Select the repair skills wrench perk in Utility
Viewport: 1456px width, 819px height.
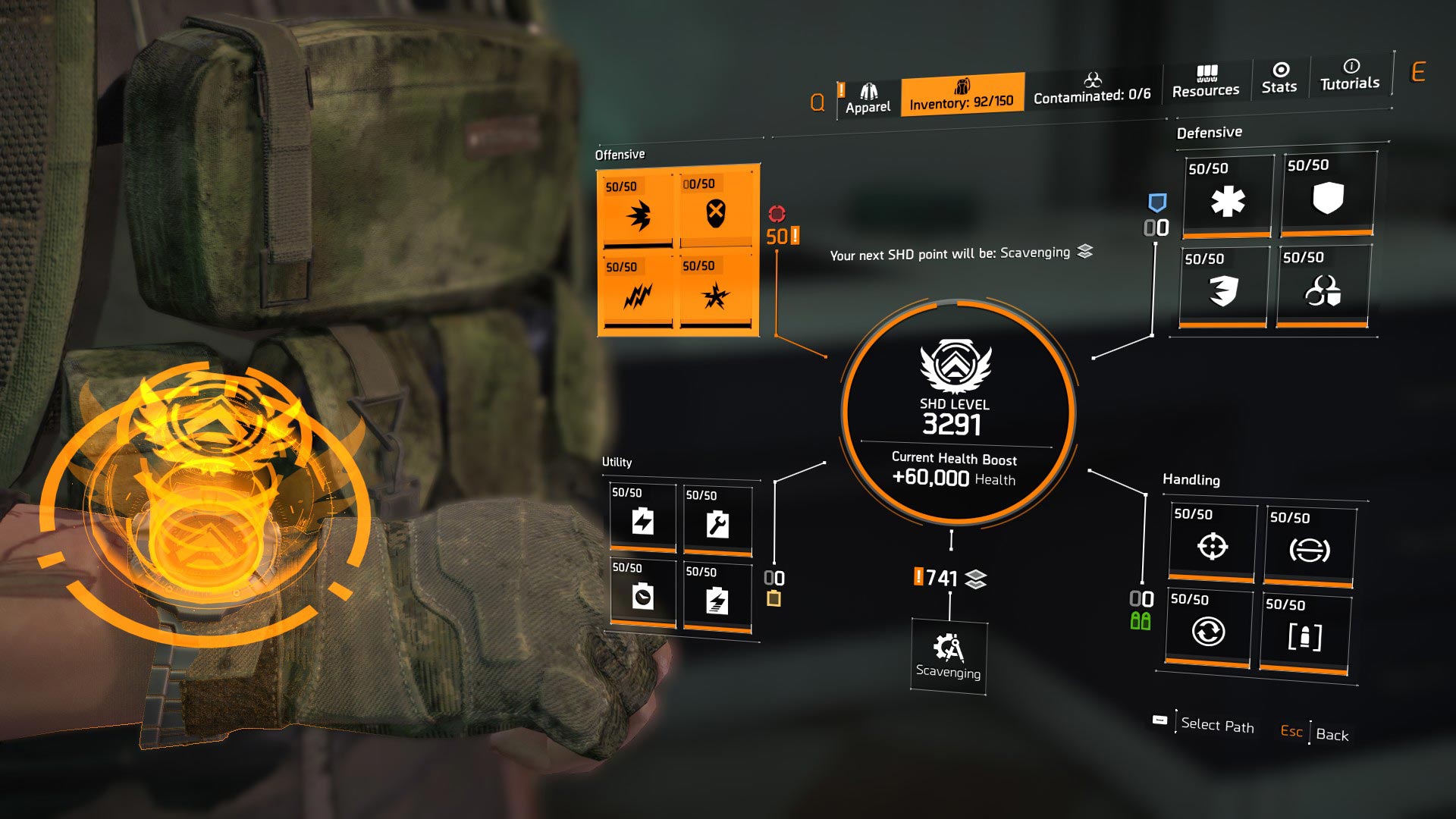(x=717, y=523)
